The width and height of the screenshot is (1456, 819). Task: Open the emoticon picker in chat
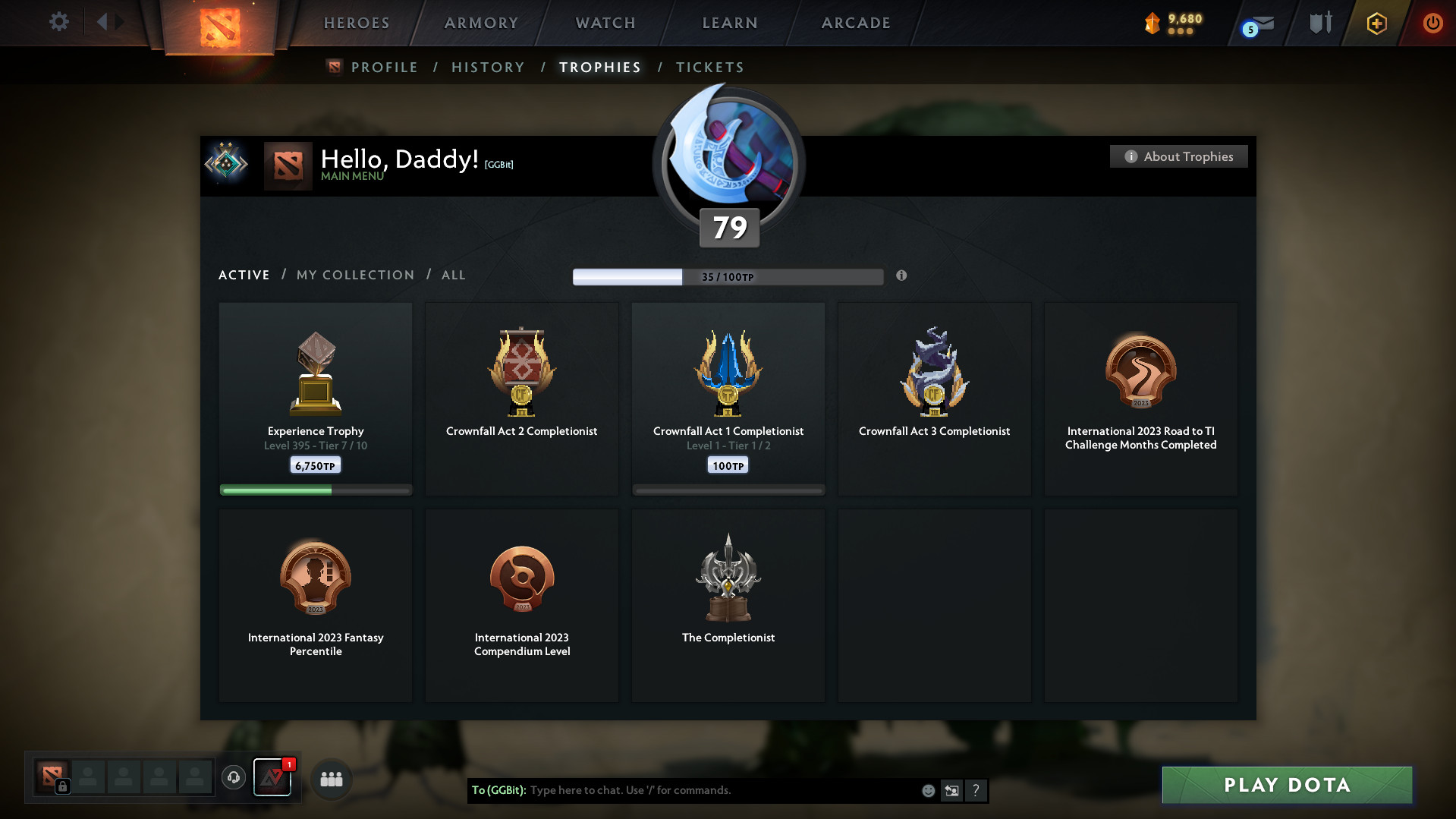[x=928, y=790]
